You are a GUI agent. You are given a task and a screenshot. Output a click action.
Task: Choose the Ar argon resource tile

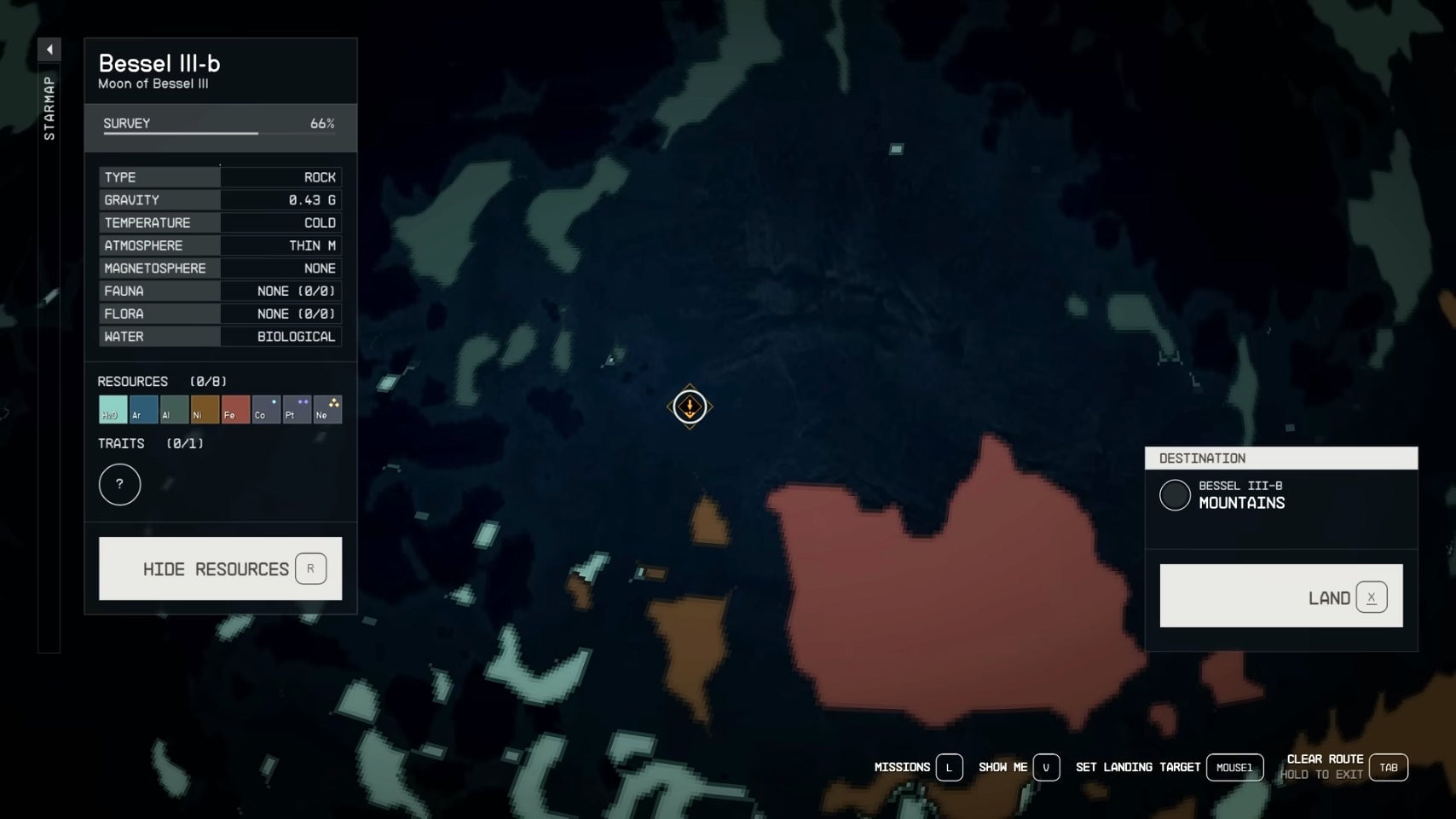point(143,410)
